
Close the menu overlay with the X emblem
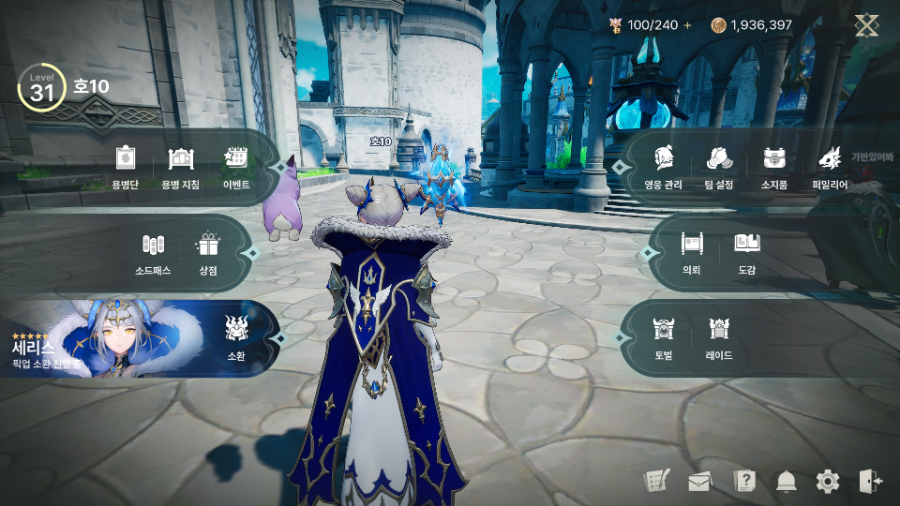866,26
